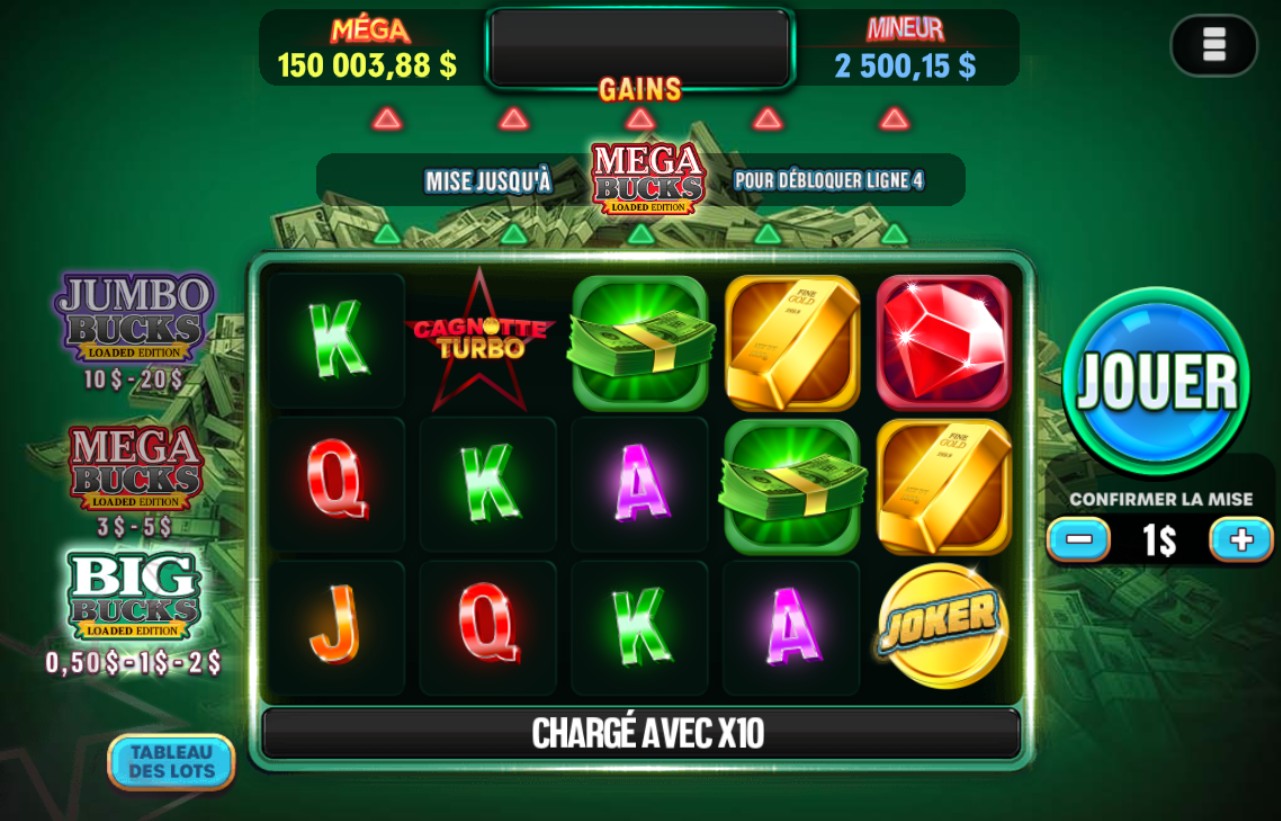
Task: Click the Joker coin symbol
Action: (941, 626)
